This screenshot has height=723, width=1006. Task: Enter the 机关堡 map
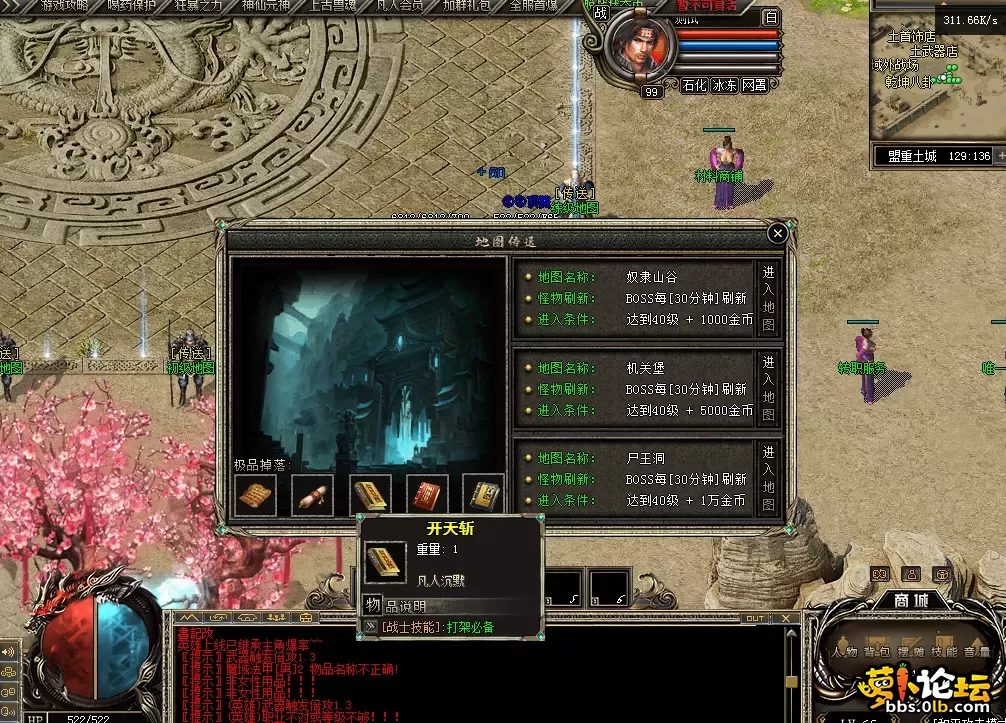click(768, 389)
